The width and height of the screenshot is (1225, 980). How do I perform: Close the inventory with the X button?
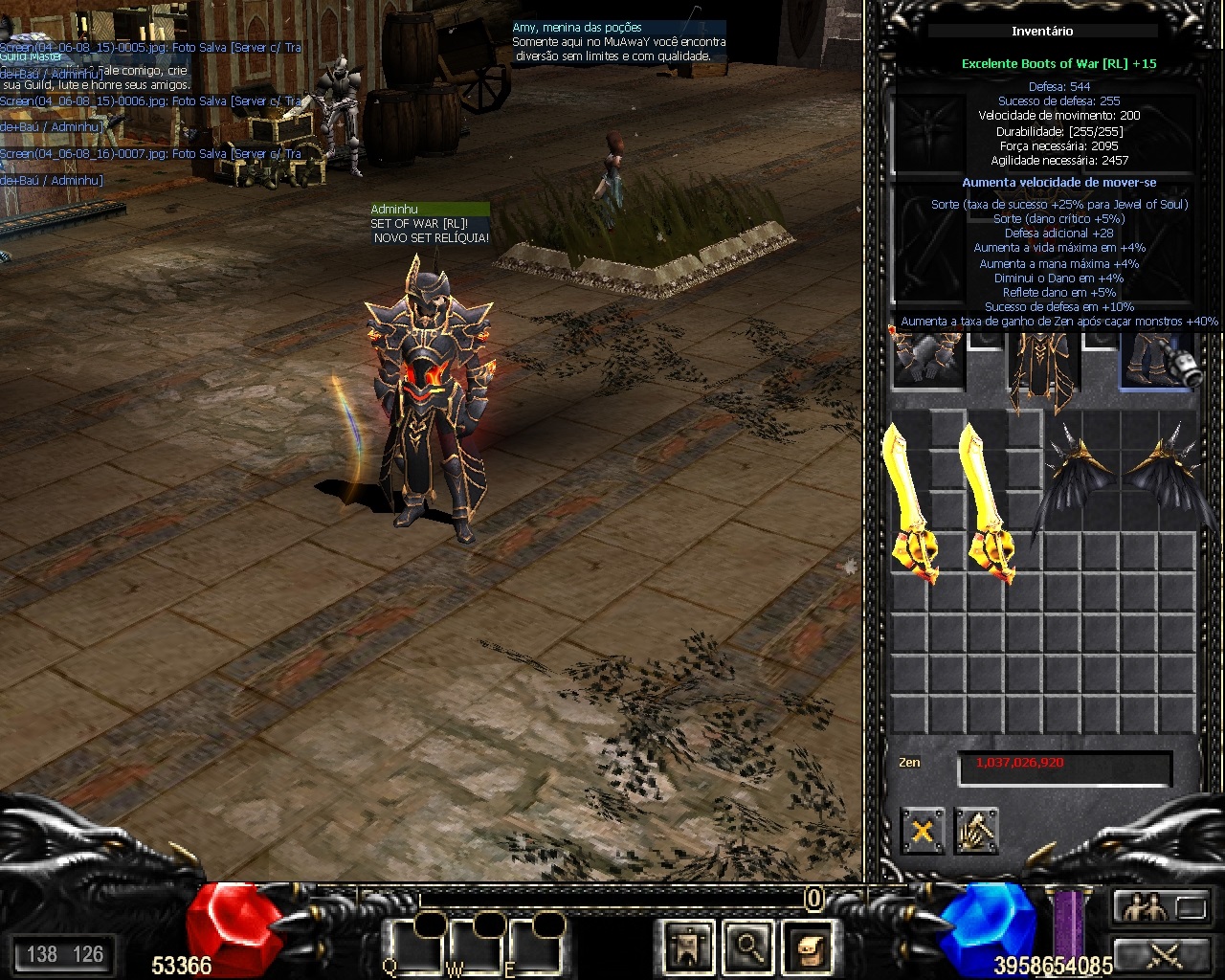(x=922, y=831)
